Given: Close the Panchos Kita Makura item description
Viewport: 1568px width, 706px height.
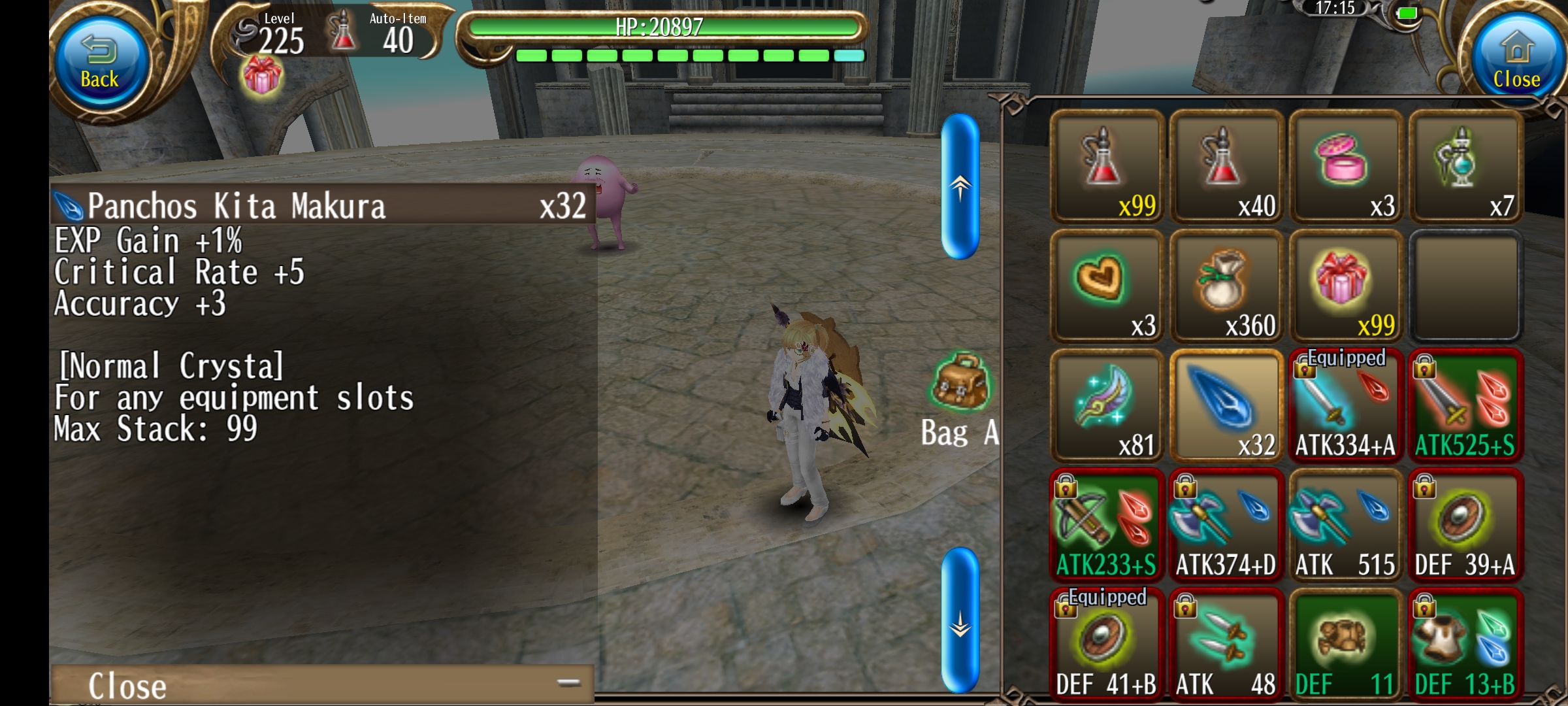Looking at the screenshot, I should pos(321,685).
